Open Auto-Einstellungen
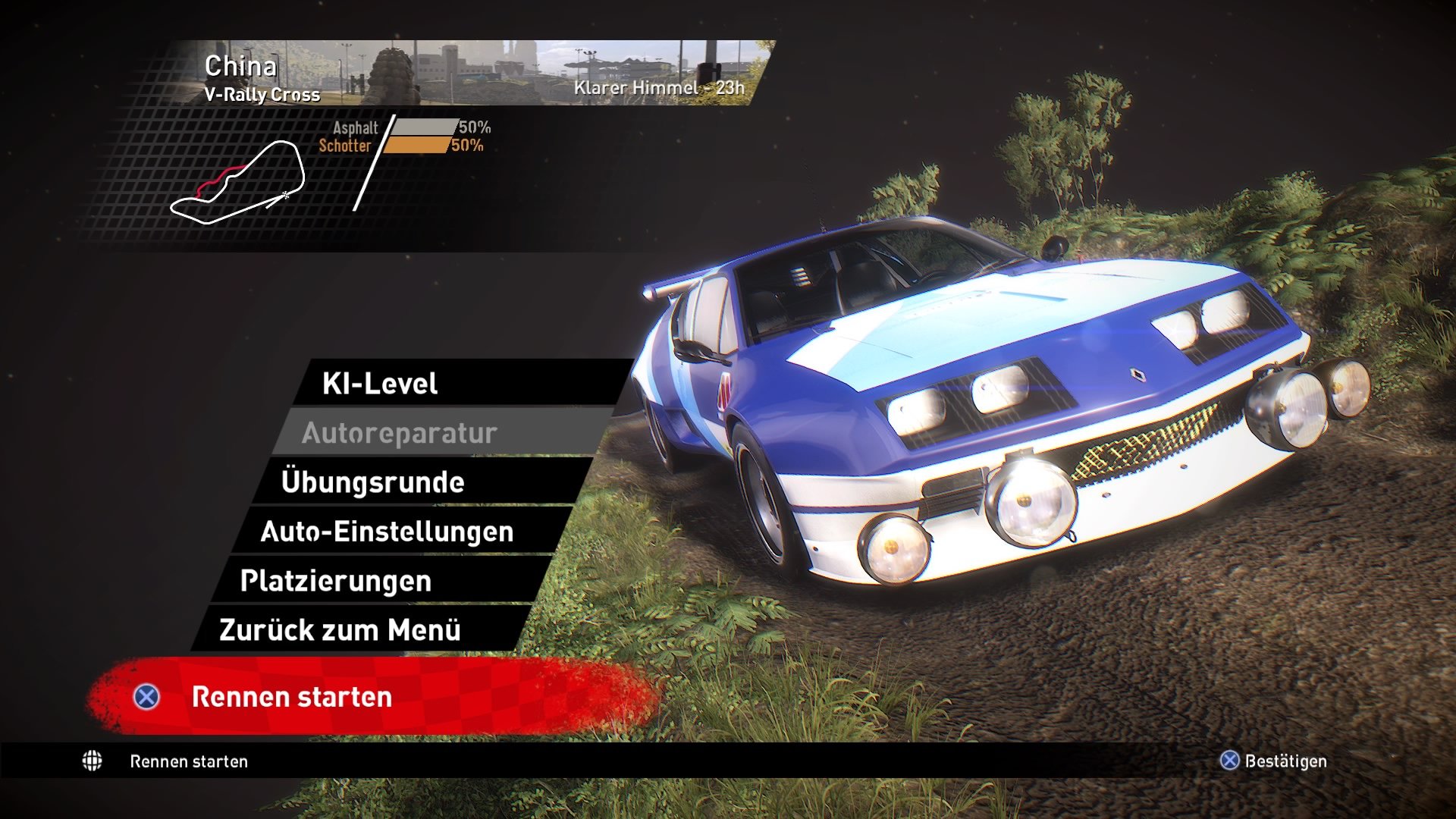Image resolution: width=1456 pixels, height=819 pixels. click(x=387, y=532)
